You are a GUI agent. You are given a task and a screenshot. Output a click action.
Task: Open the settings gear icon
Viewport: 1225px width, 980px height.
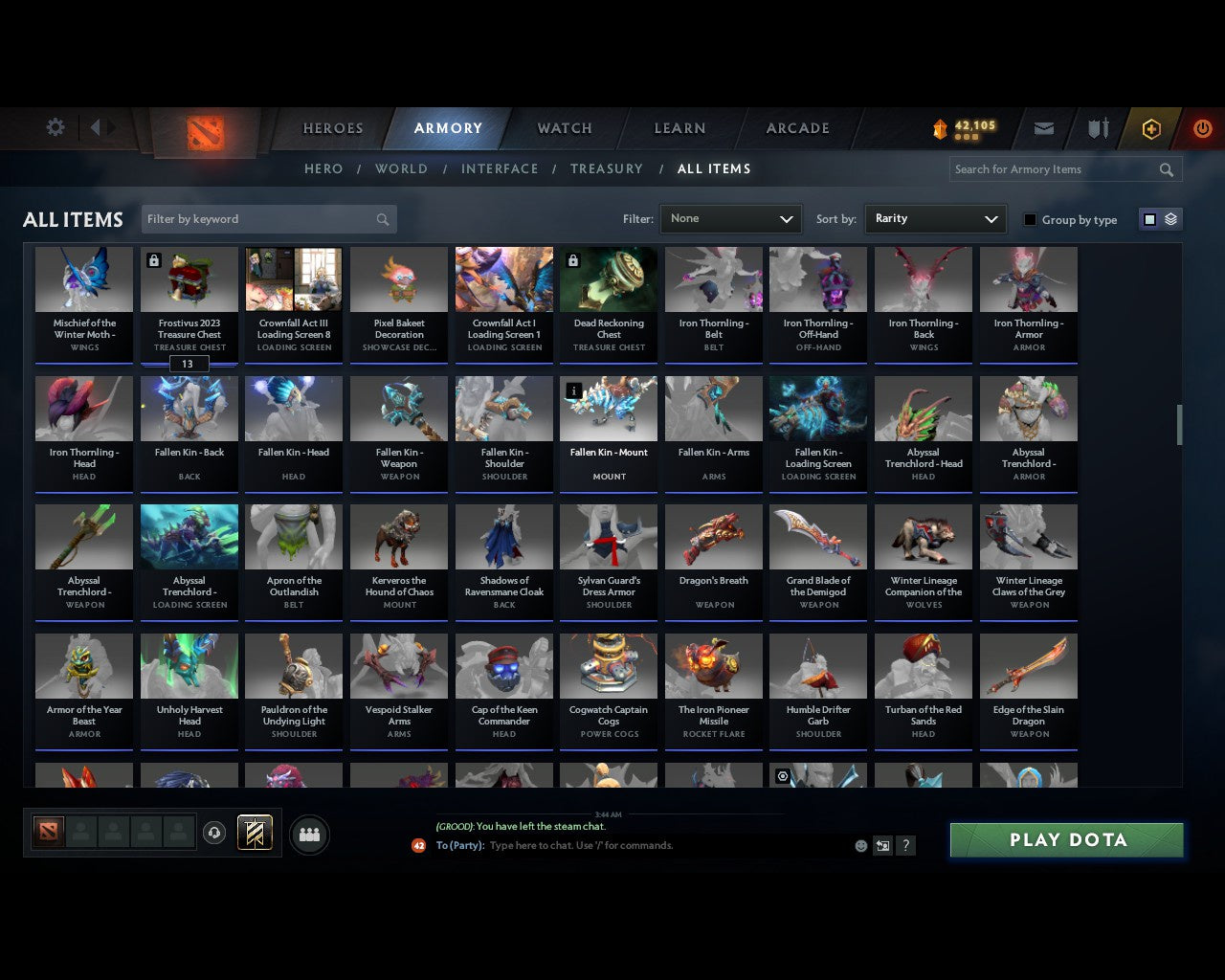55,126
